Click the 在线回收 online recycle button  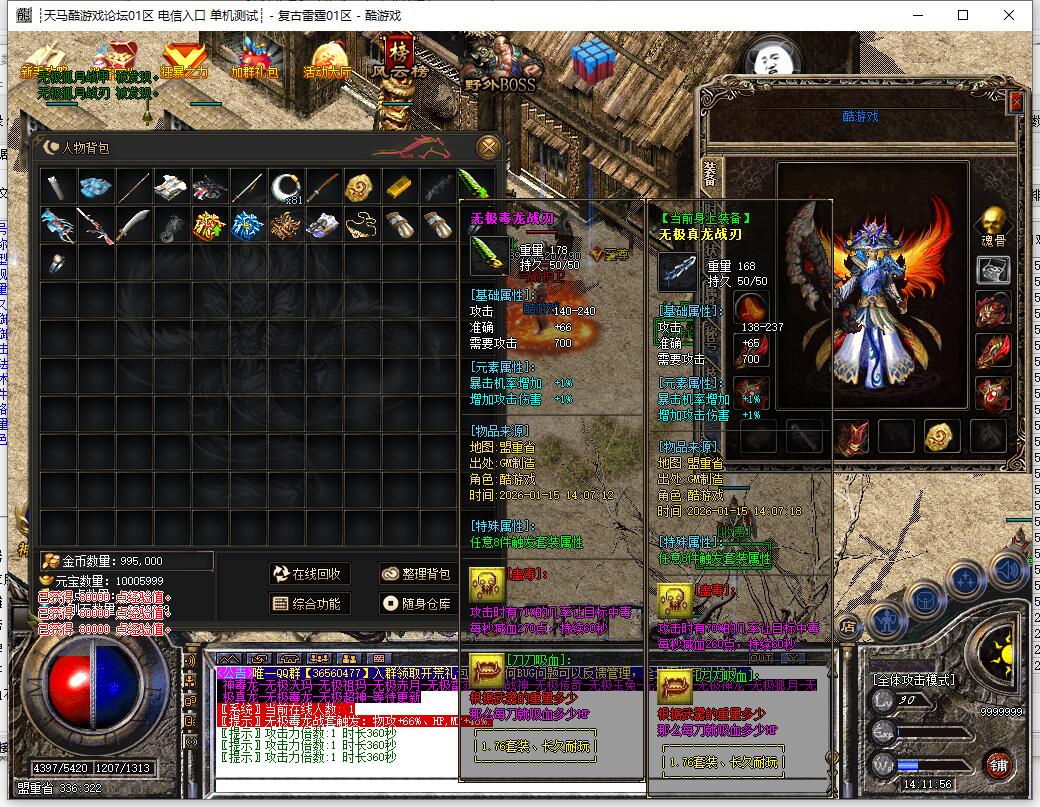click(x=308, y=574)
